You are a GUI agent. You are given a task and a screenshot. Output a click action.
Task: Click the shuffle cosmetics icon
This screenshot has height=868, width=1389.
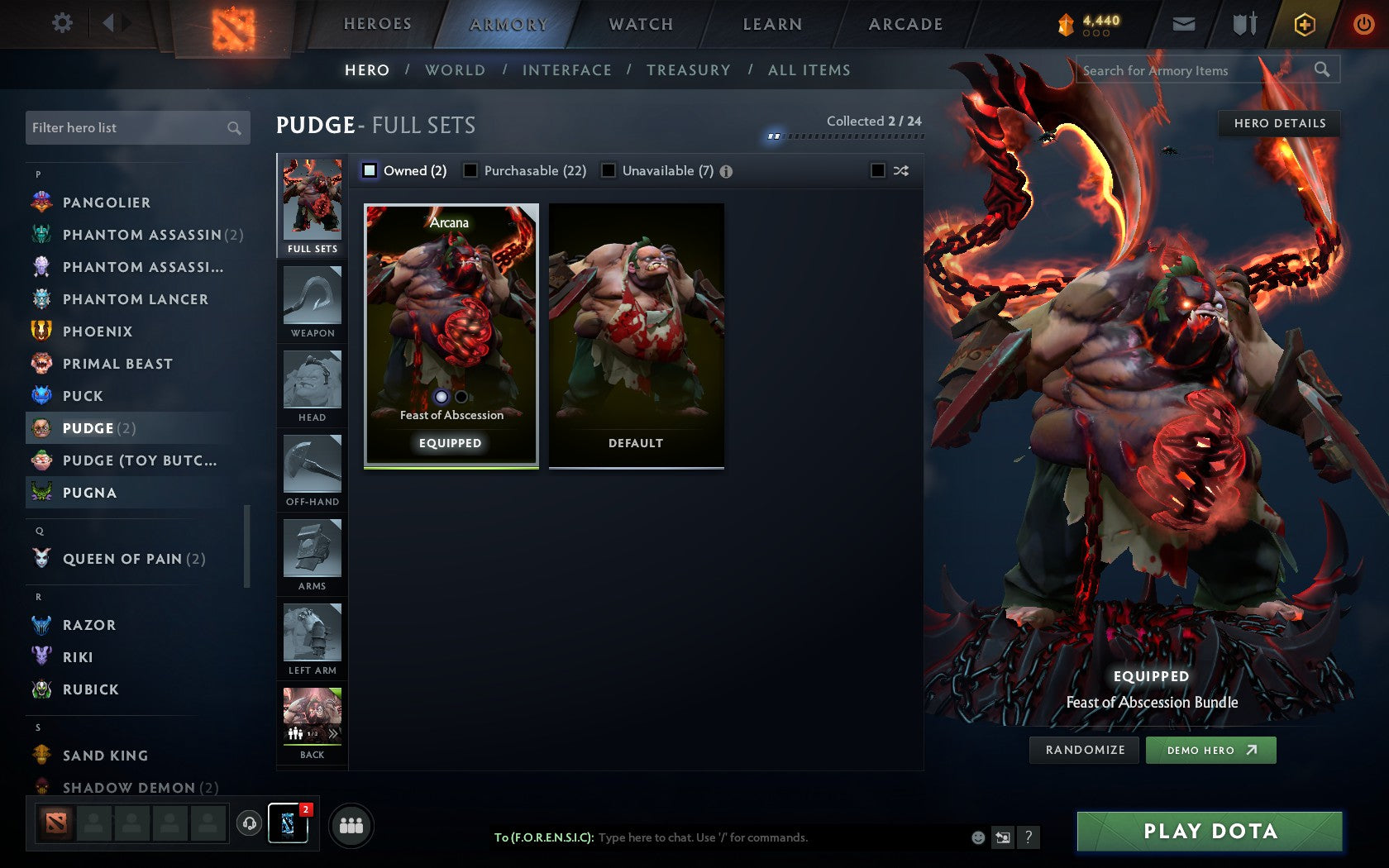(901, 170)
